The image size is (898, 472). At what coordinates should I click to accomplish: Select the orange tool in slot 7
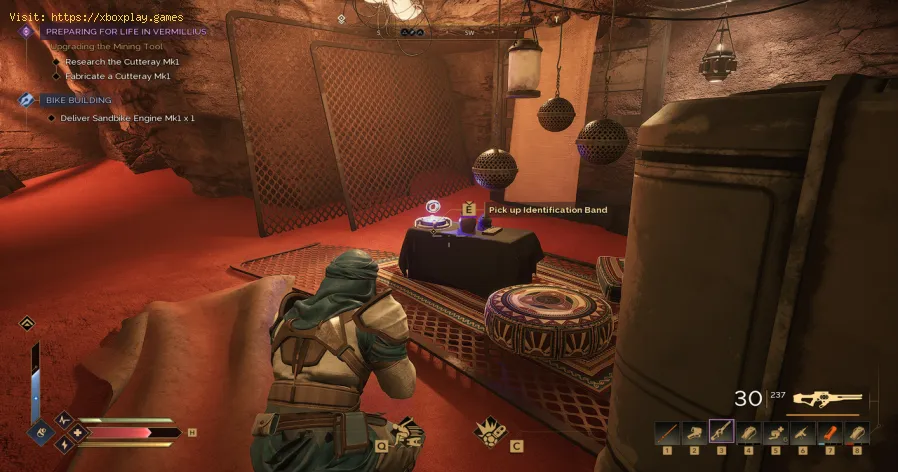tap(830, 432)
